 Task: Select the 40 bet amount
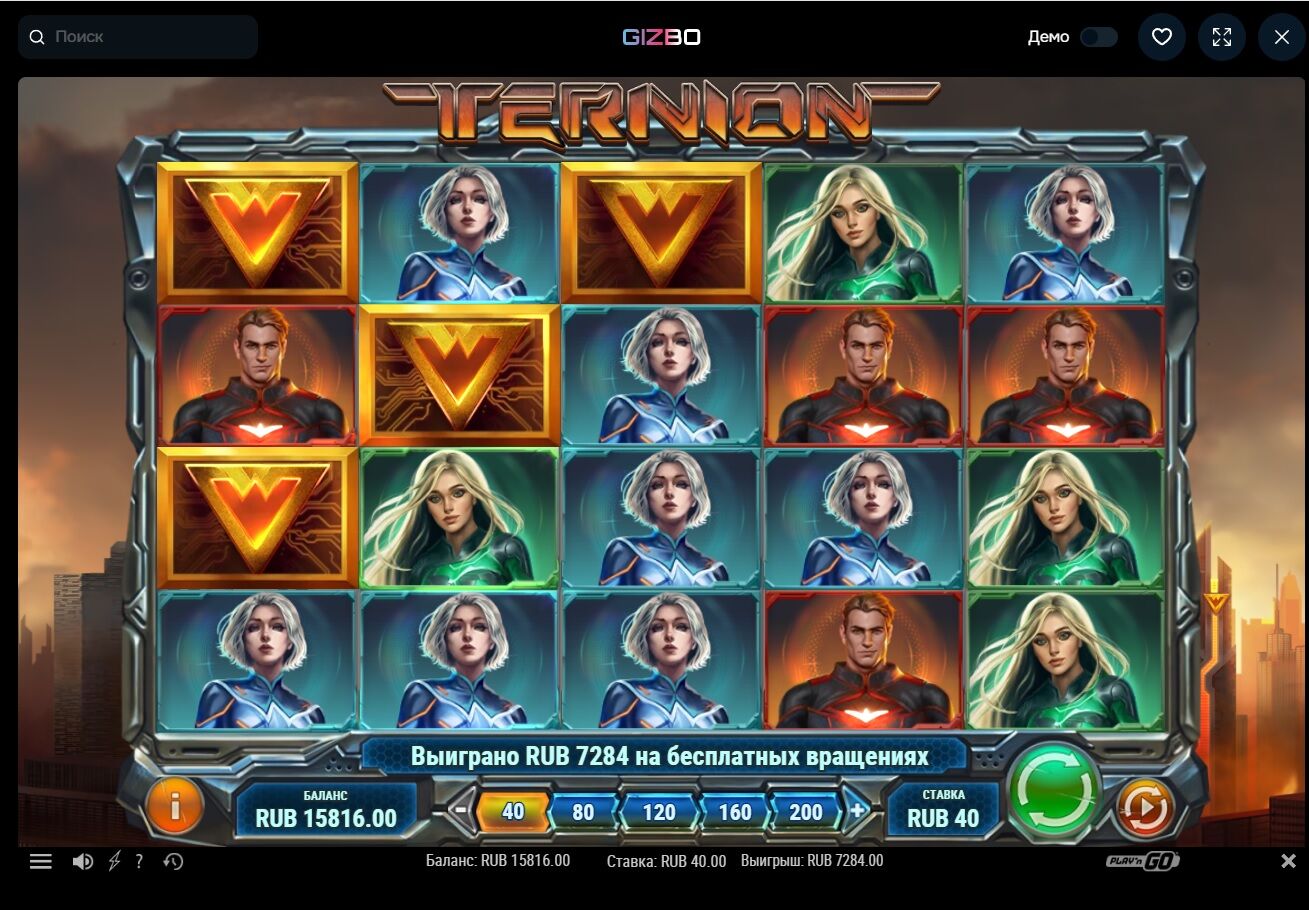513,811
